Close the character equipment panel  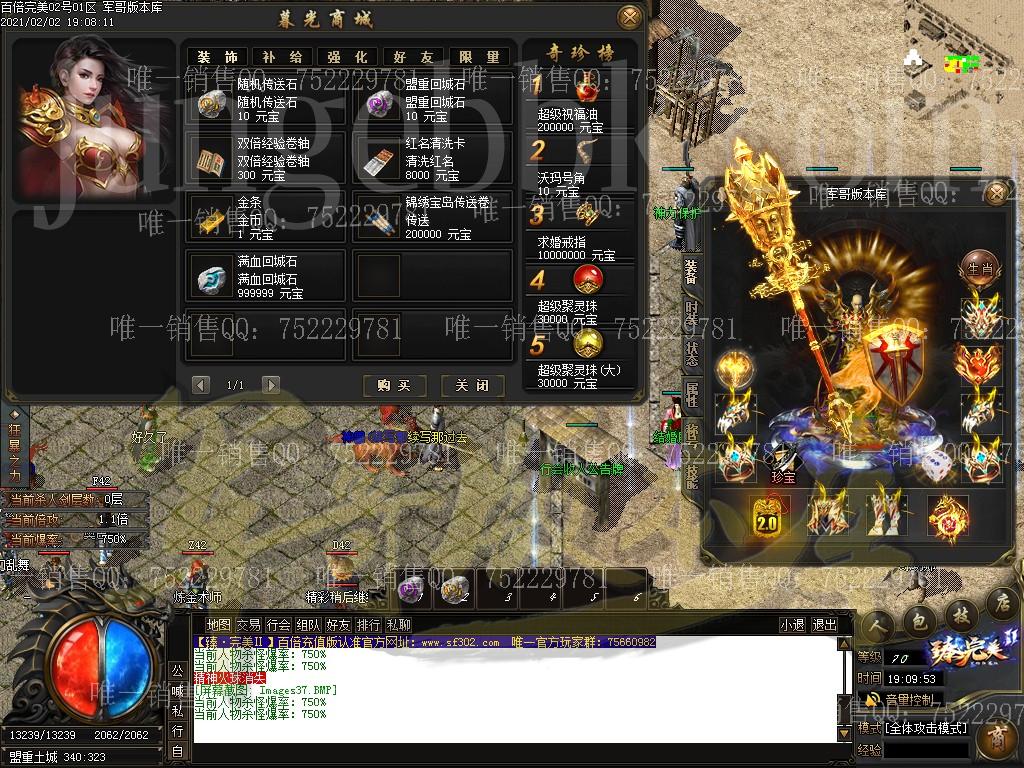point(995,193)
